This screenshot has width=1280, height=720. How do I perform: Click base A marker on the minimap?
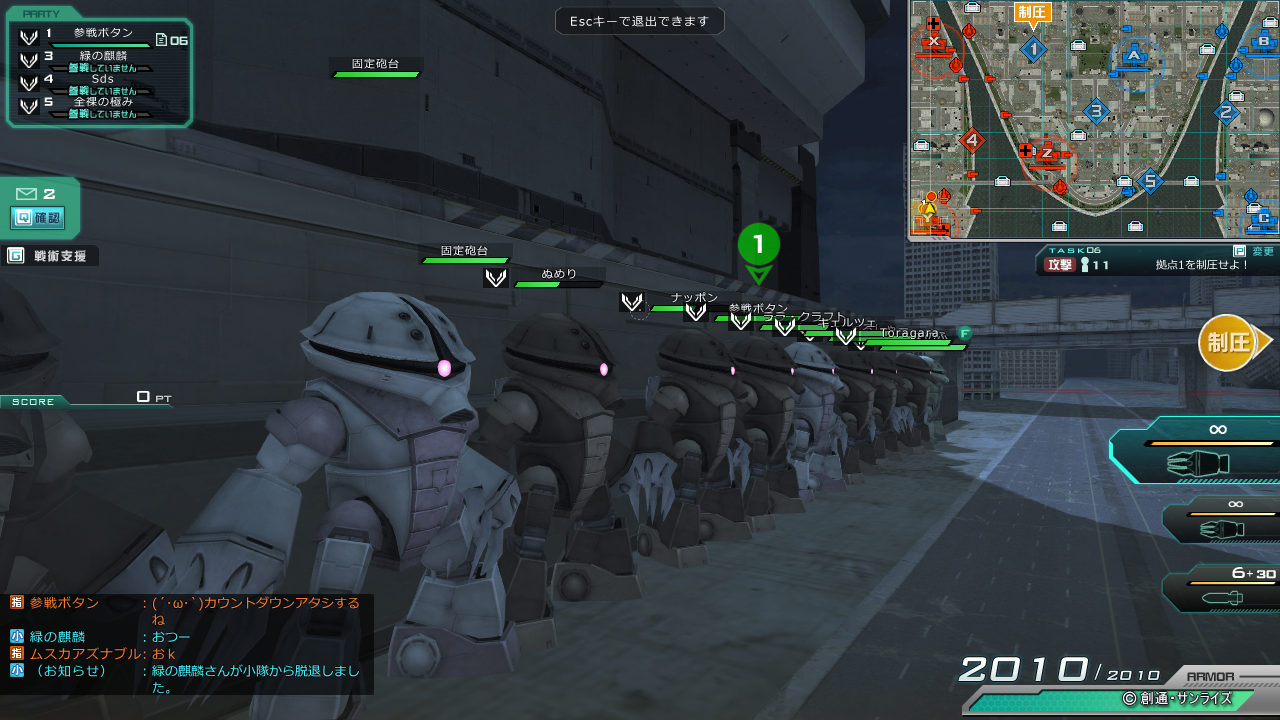(1133, 55)
